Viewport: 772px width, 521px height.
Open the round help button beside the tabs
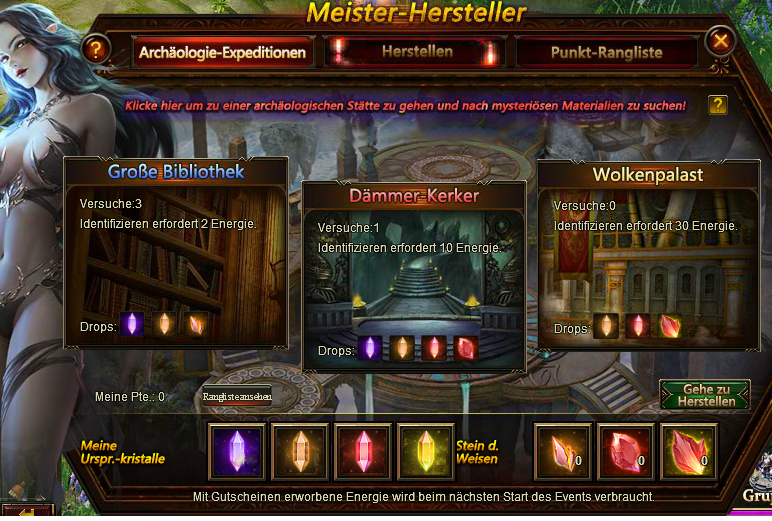pyautogui.click(x=95, y=48)
